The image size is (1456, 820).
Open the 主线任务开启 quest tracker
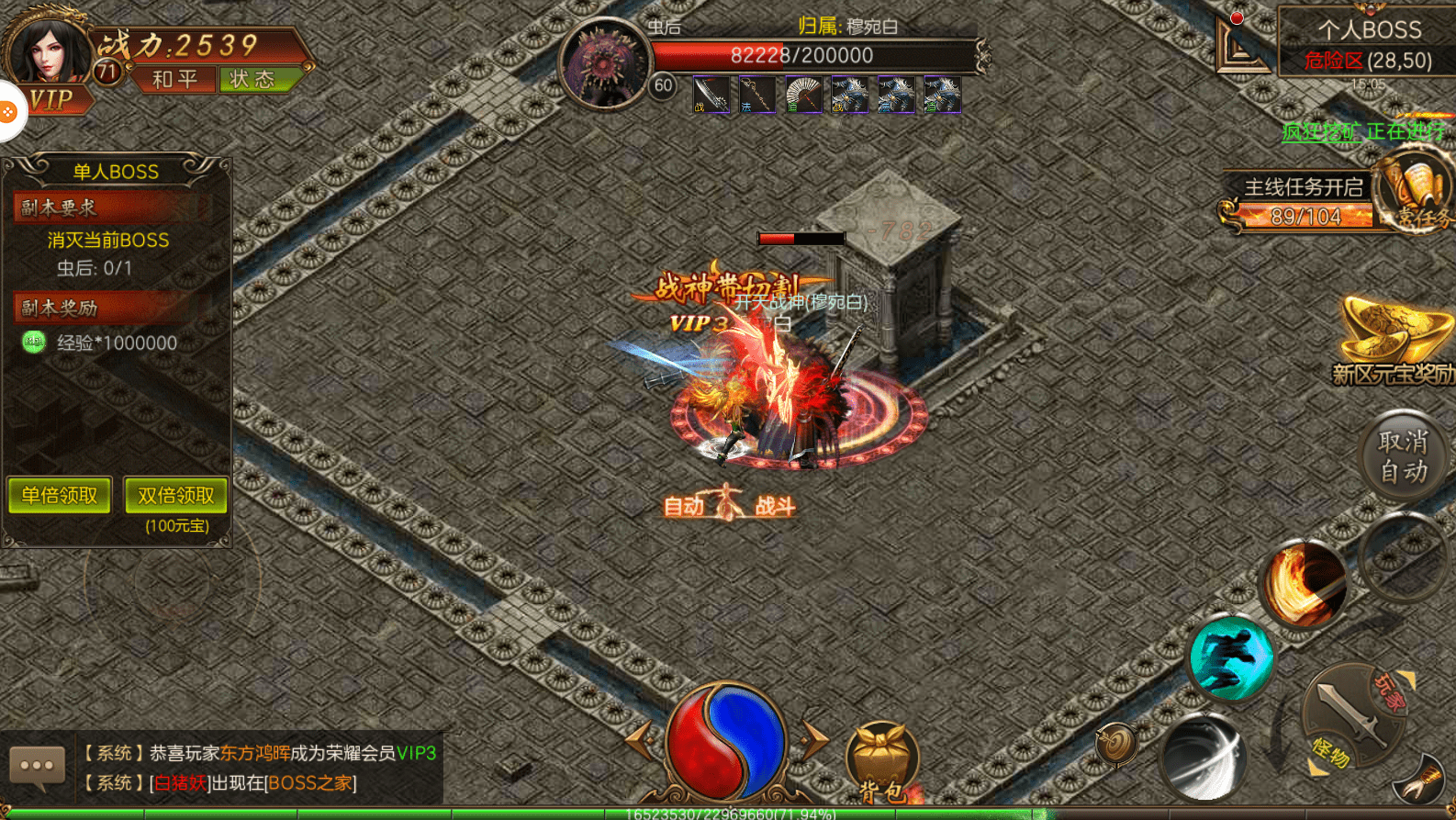[1304, 188]
